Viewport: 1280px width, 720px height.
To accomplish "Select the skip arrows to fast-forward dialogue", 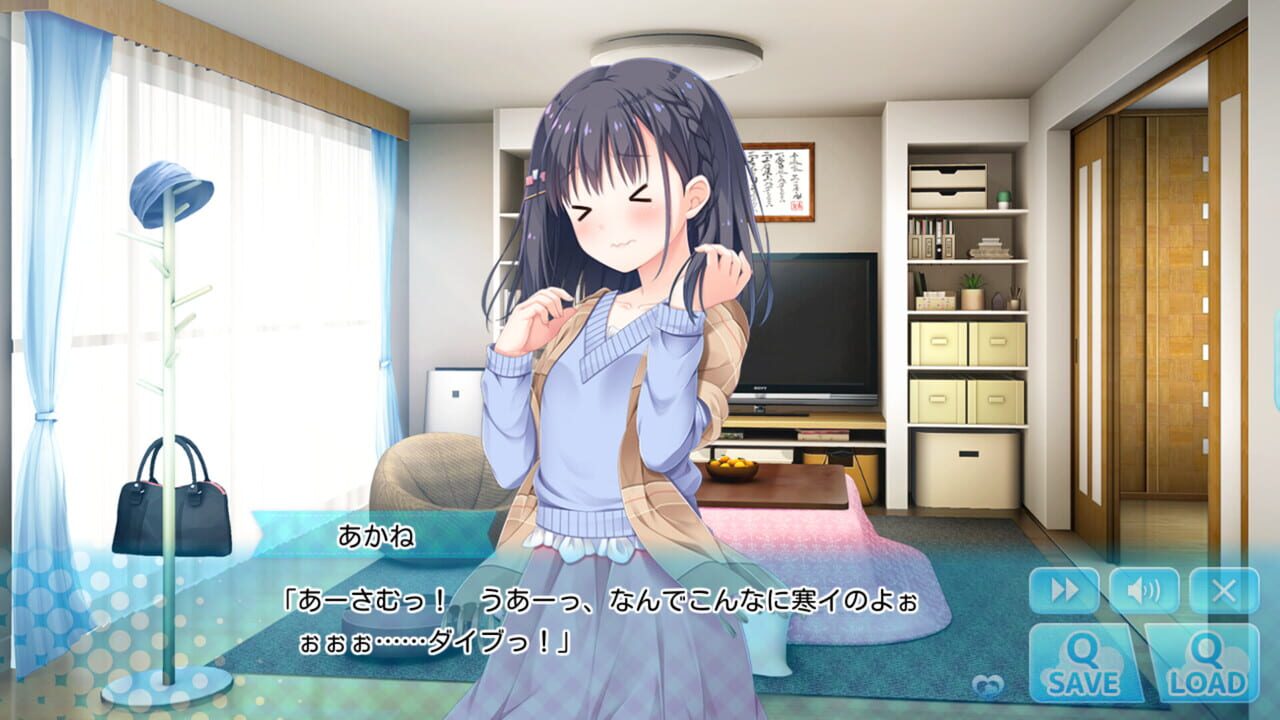I will pyautogui.click(x=1063, y=591).
